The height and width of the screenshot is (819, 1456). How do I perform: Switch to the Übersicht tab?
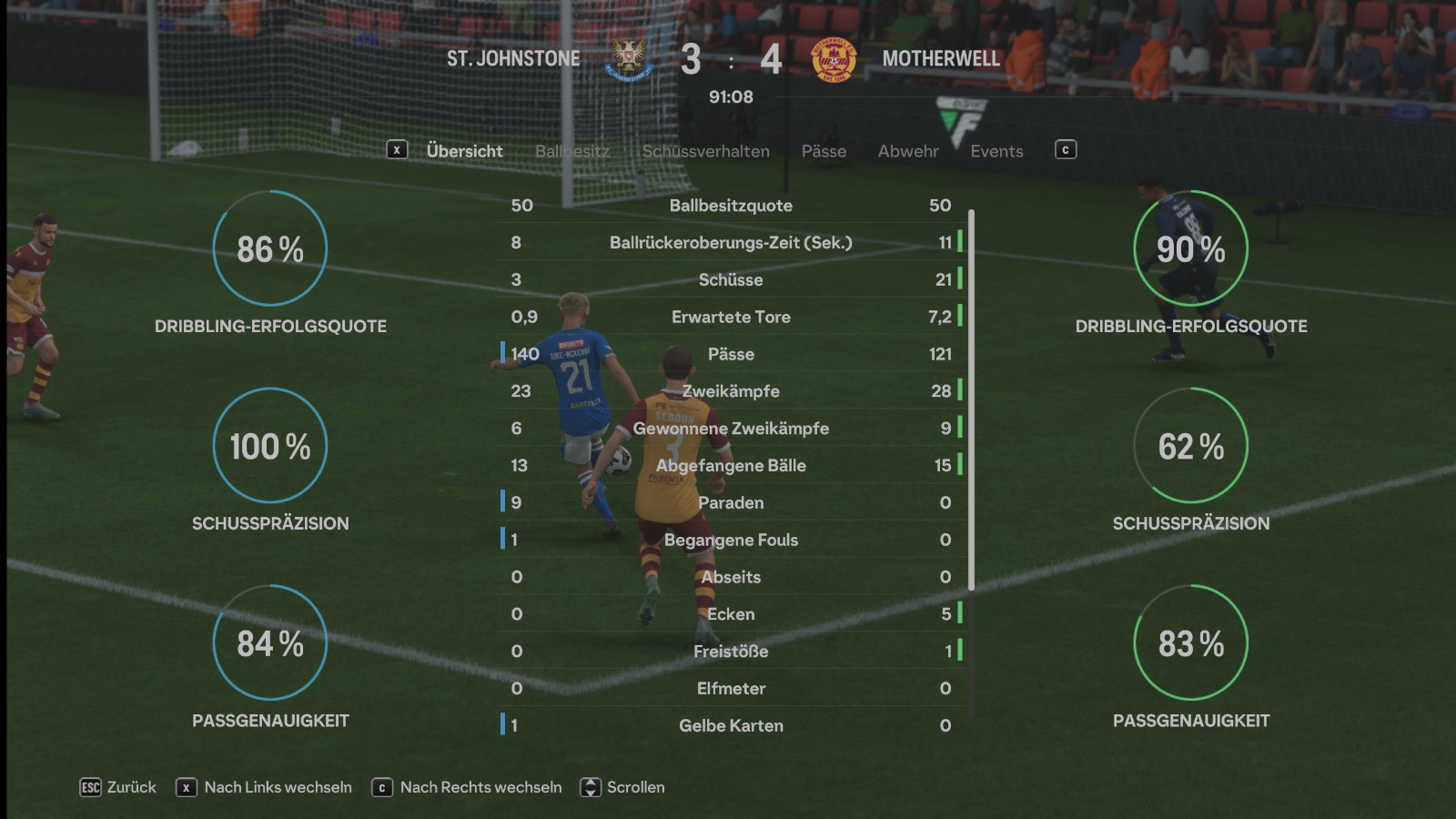click(464, 151)
